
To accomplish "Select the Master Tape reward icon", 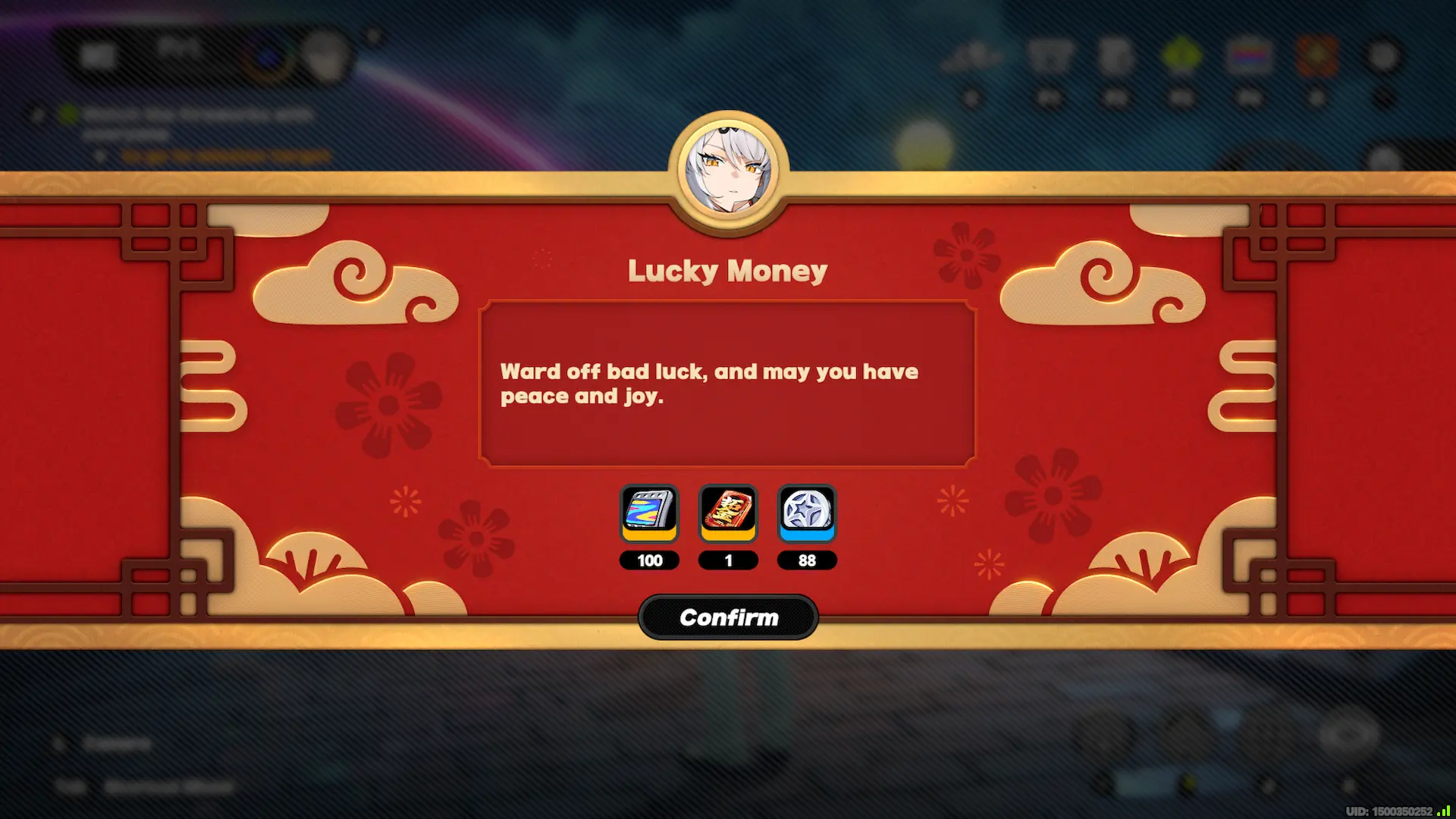I will tap(649, 514).
